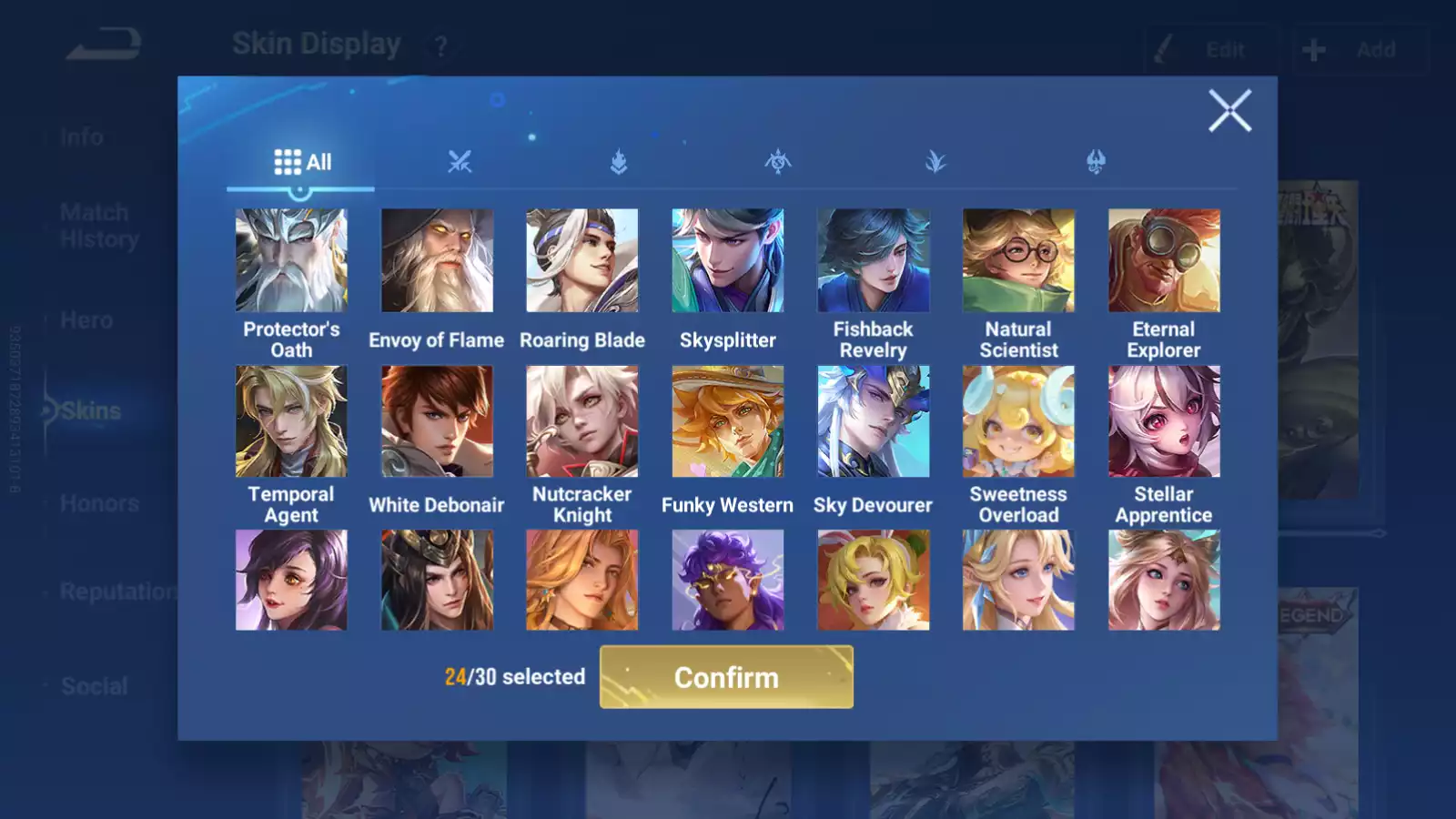Viewport: 1456px width, 819px height.
Task: Pick the Roaring Blade skin
Action: [x=582, y=261]
